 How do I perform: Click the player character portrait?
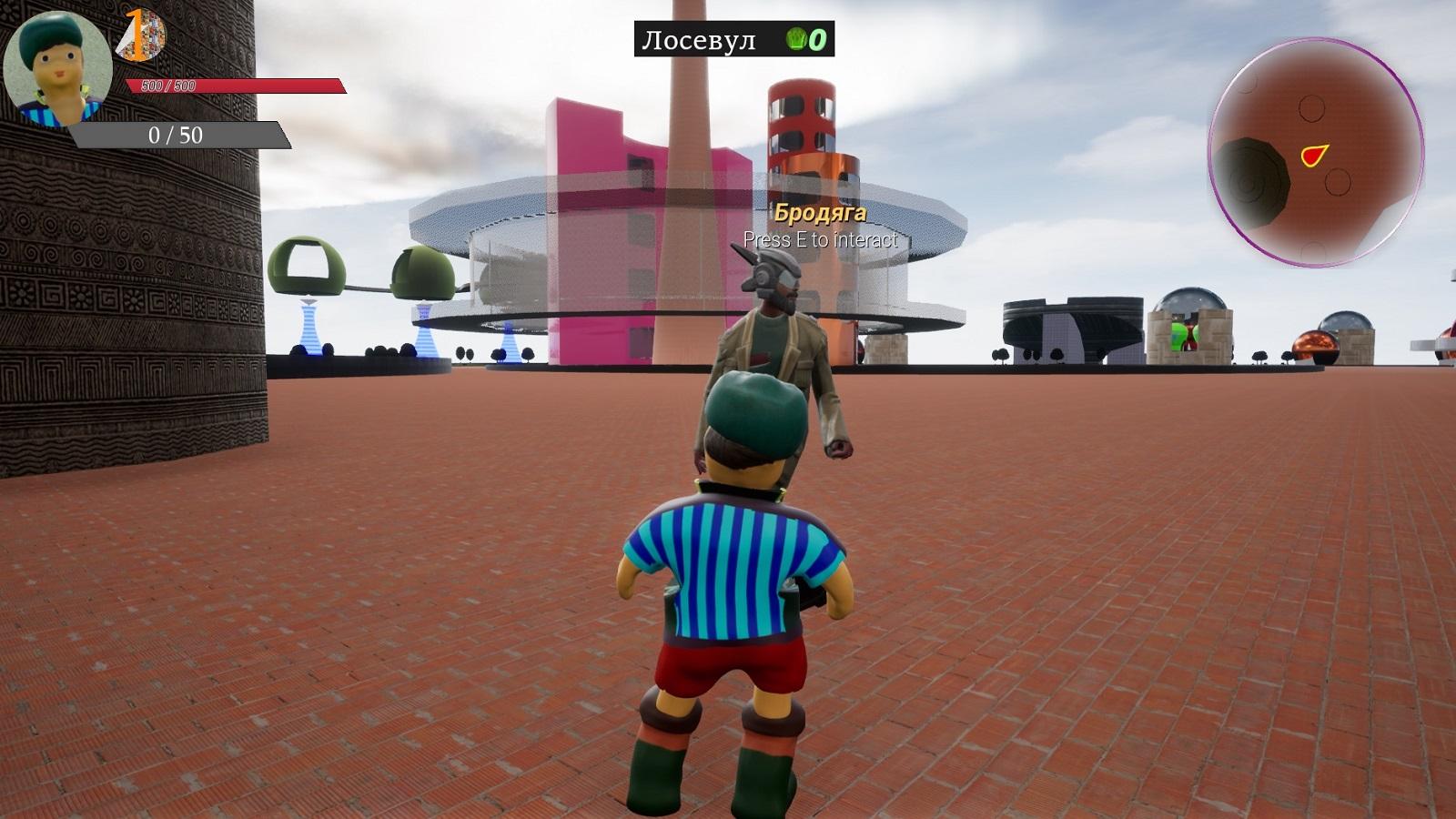pos(58,69)
